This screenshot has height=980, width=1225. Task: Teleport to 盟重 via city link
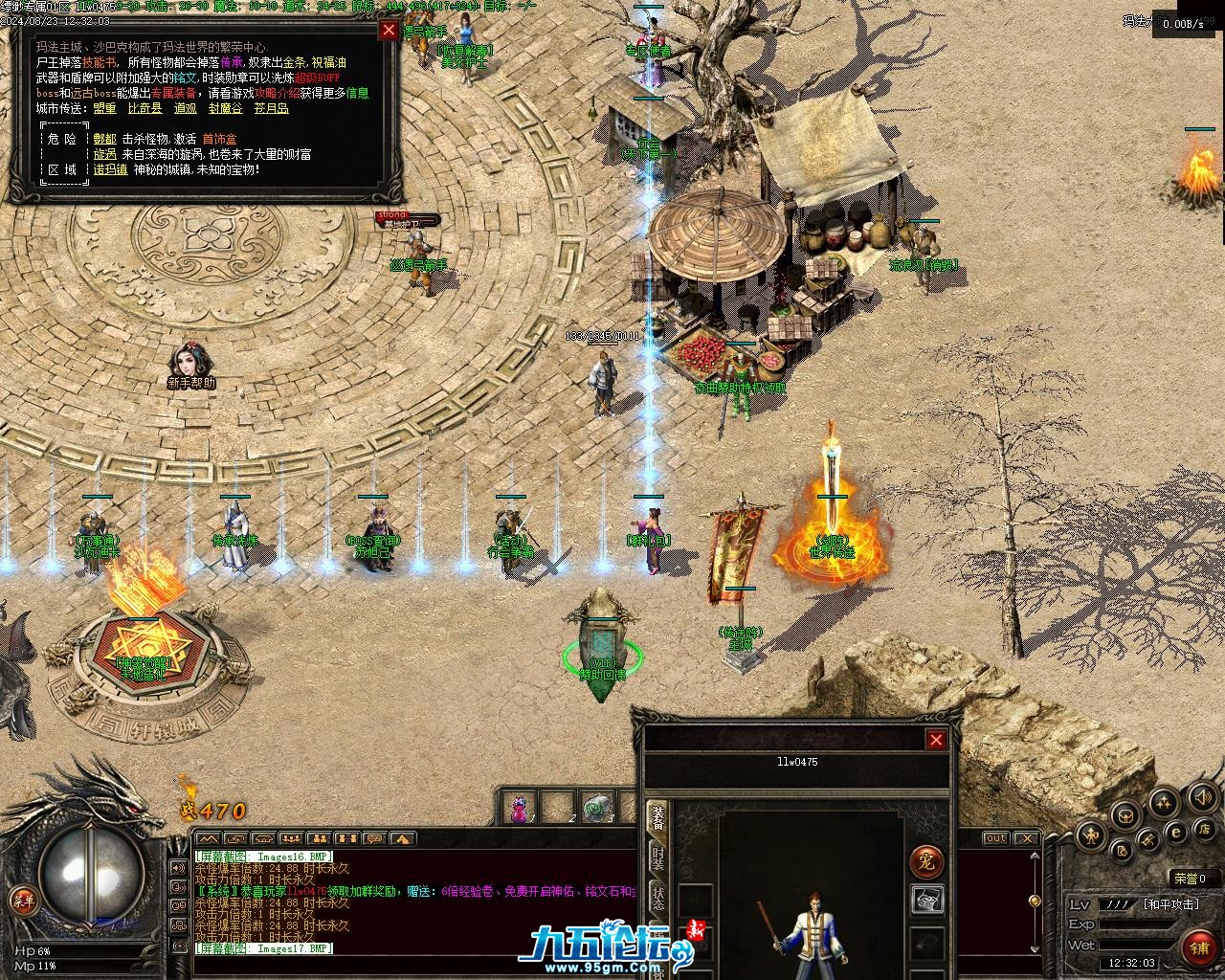coord(105,109)
